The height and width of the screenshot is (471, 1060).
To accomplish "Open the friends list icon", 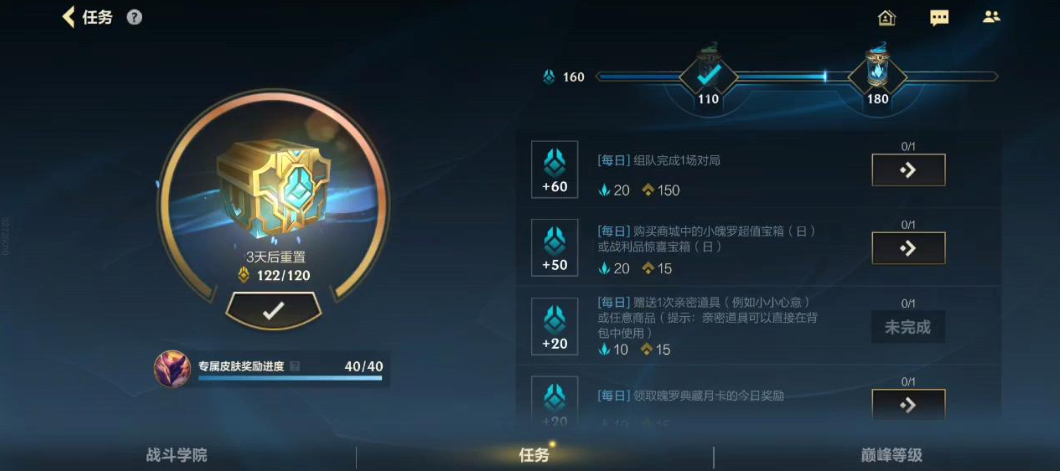I will click(x=991, y=17).
